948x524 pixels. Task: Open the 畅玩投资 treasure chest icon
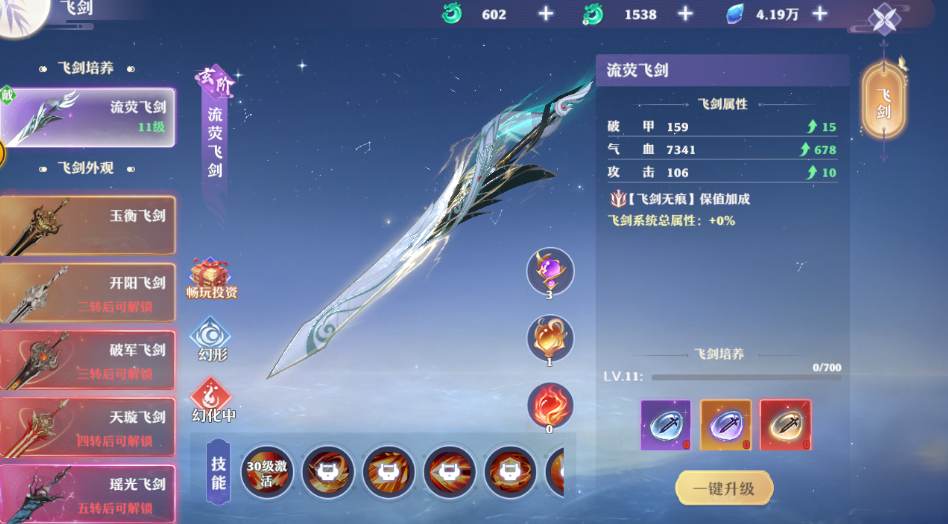211,278
